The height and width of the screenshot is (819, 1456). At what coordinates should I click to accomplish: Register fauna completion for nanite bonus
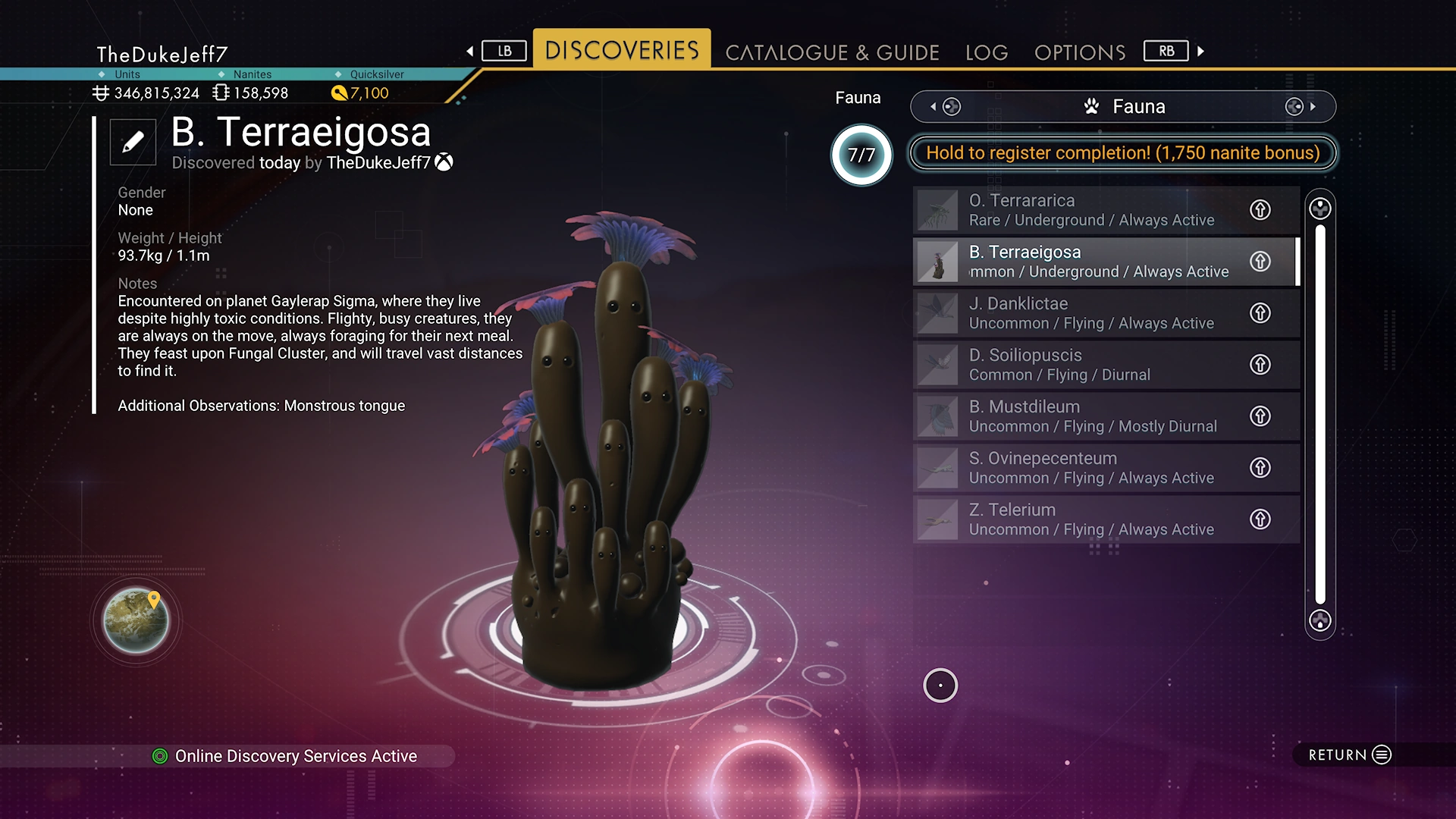click(1122, 152)
